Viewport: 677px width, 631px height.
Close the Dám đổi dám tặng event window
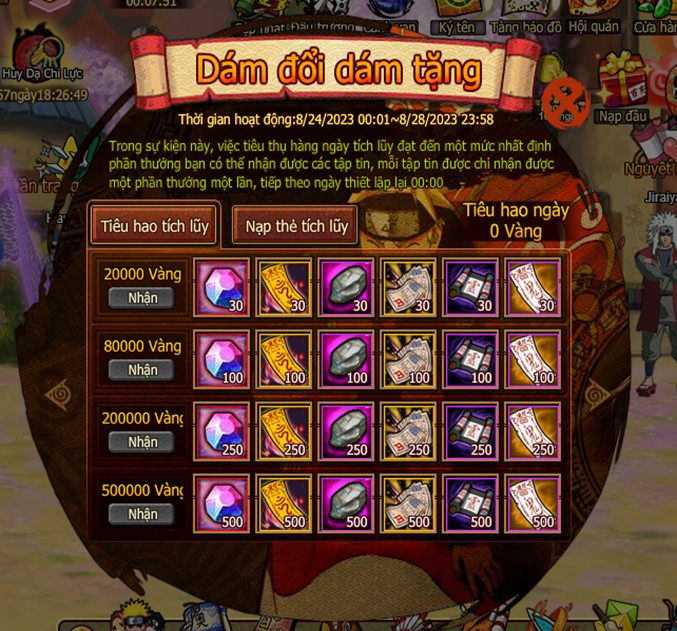564,102
